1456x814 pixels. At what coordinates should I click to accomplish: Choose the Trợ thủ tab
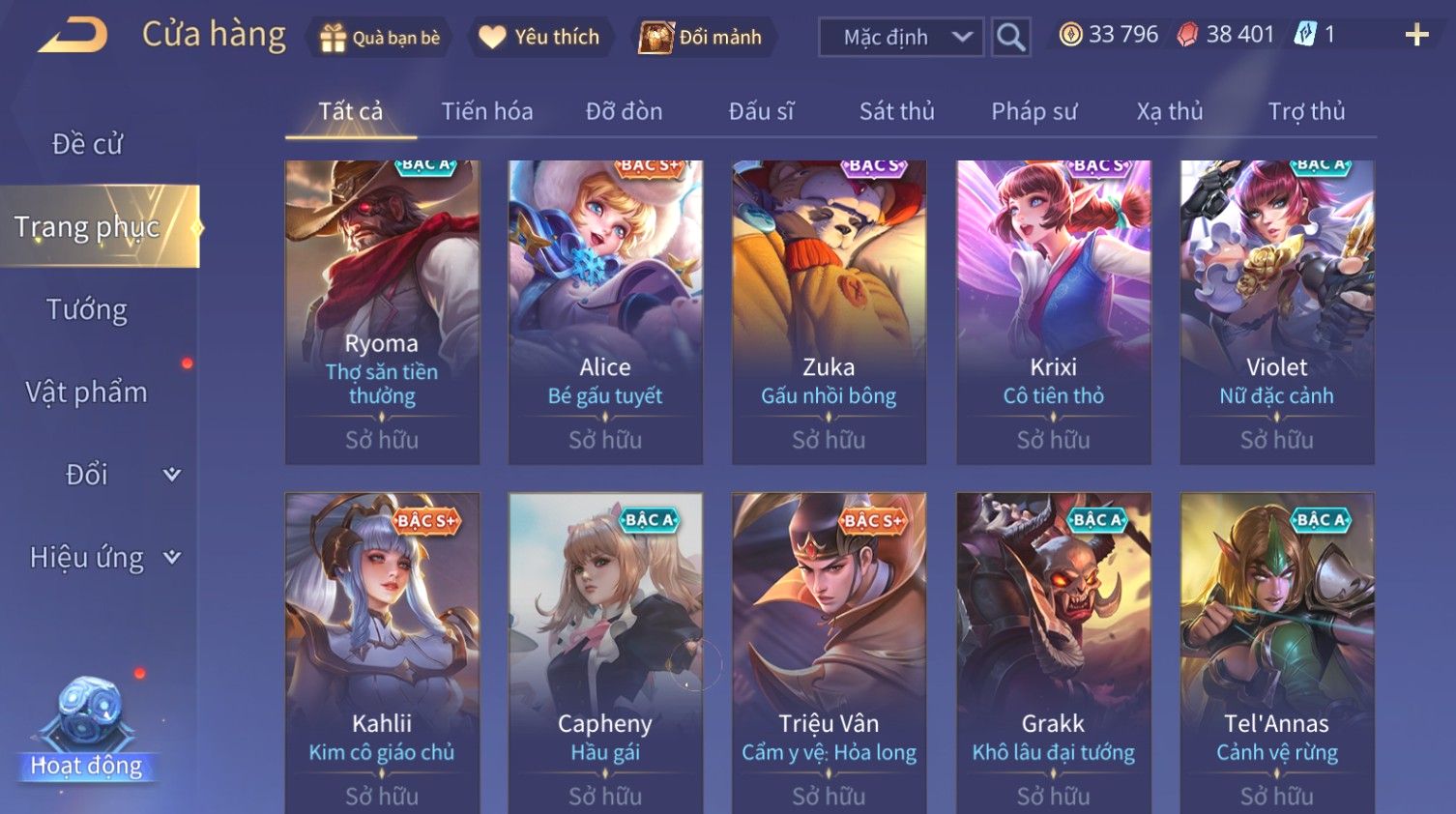(1306, 112)
